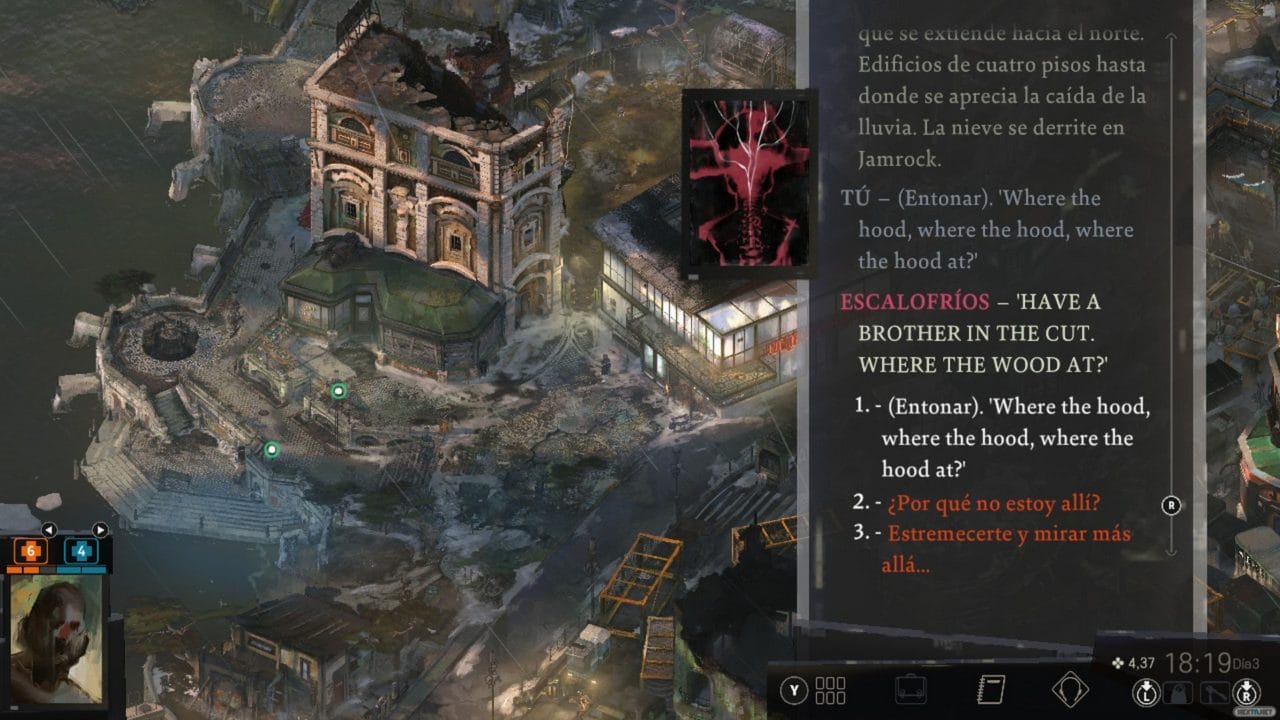The width and height of the screenshot is (1280, 720).
Task: Open the inventory briefcase icon
Action: click(x=910, y=689)
